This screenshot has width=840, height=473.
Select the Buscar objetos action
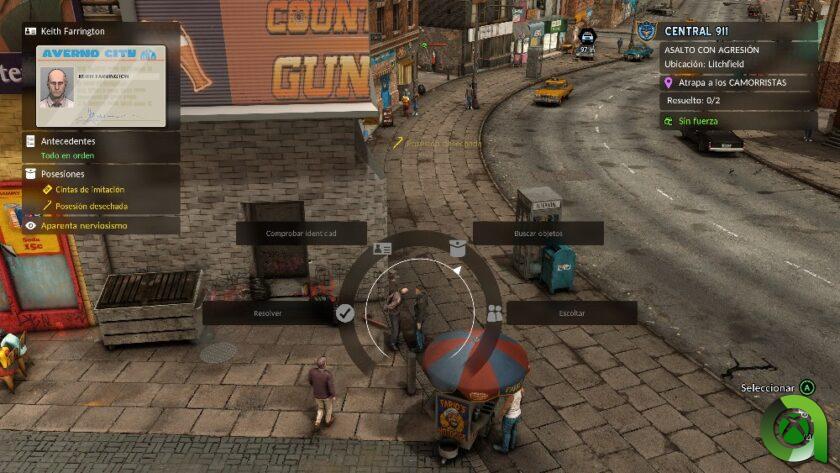538,233
